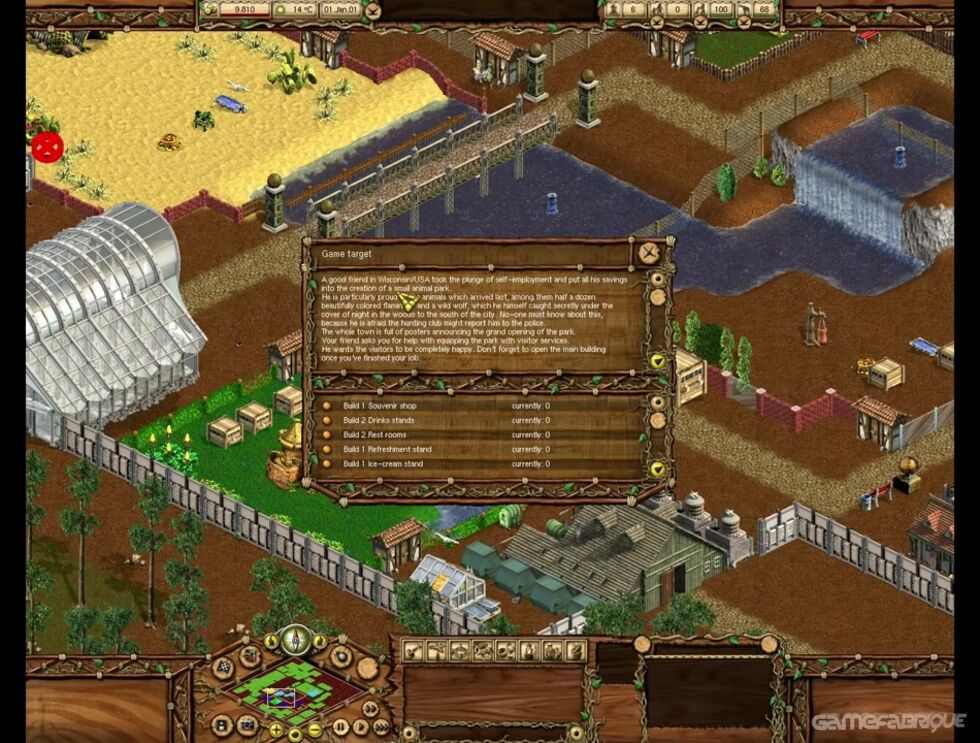Close the Game target window
The height and width of the screenshot is (743, 980).
650,251
